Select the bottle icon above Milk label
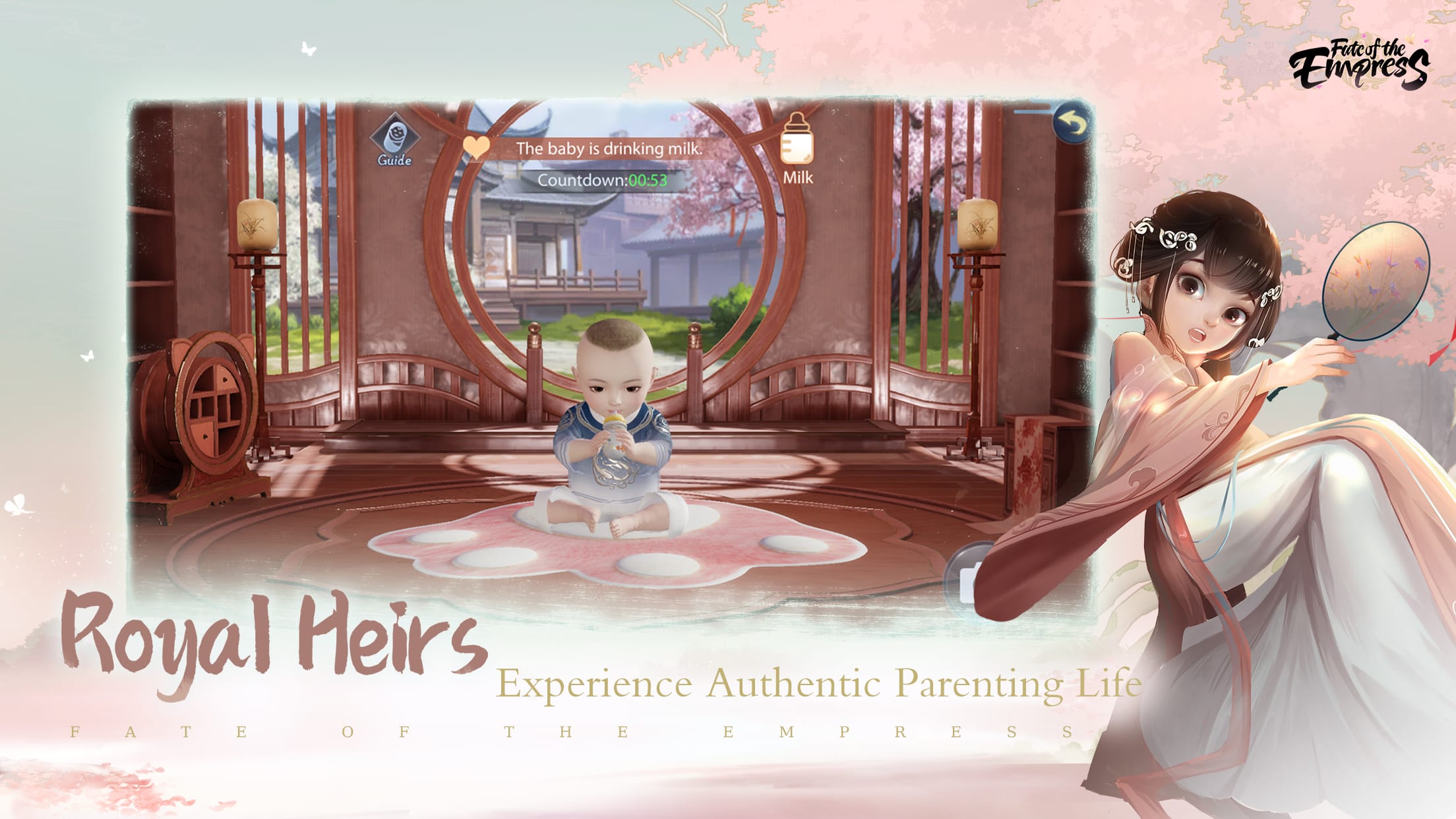1456x819 pixels. [x=797, y=138]
